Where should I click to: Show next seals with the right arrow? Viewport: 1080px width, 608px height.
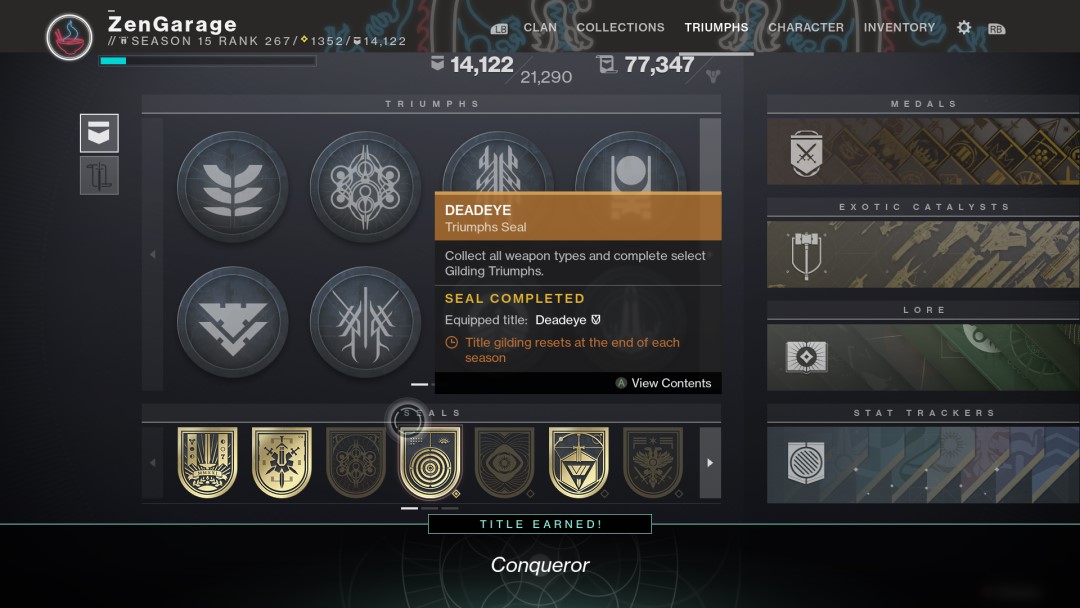point(710,463)
